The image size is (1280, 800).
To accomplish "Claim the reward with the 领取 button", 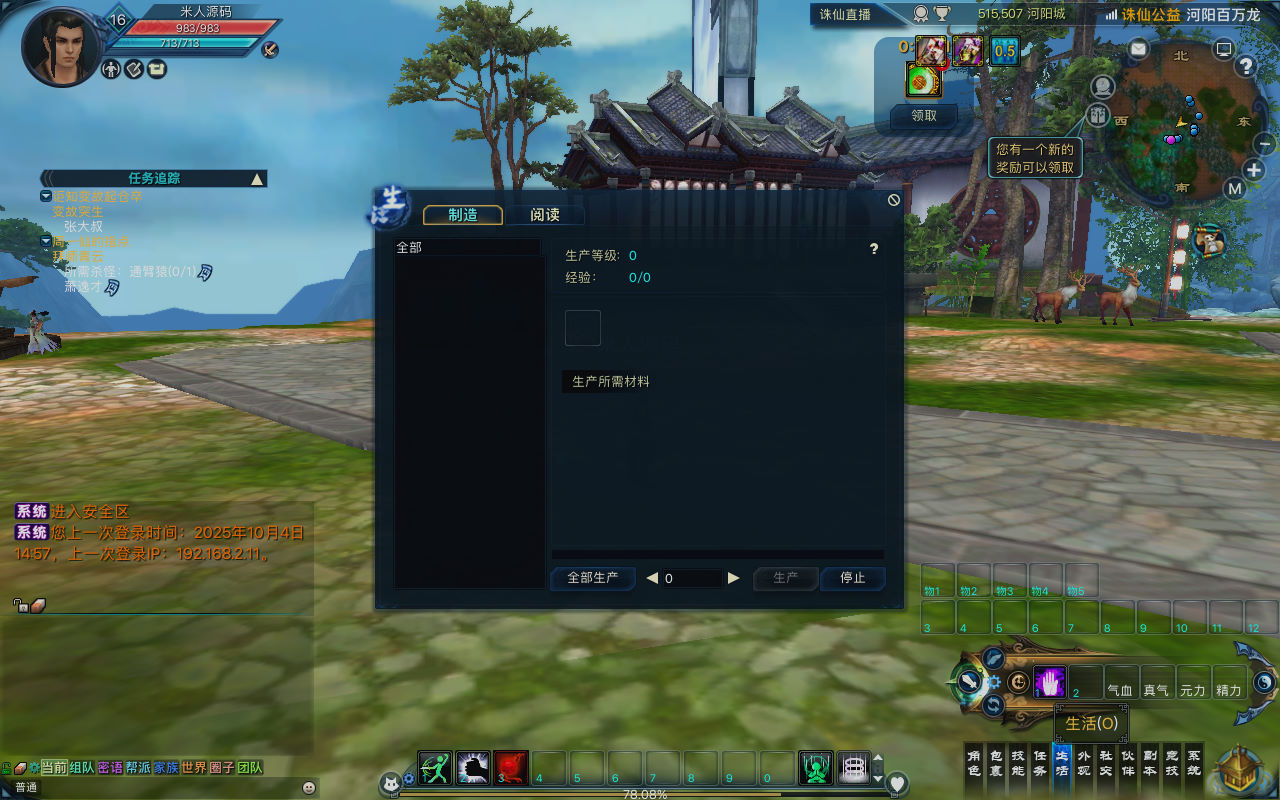I will point(924,115).
